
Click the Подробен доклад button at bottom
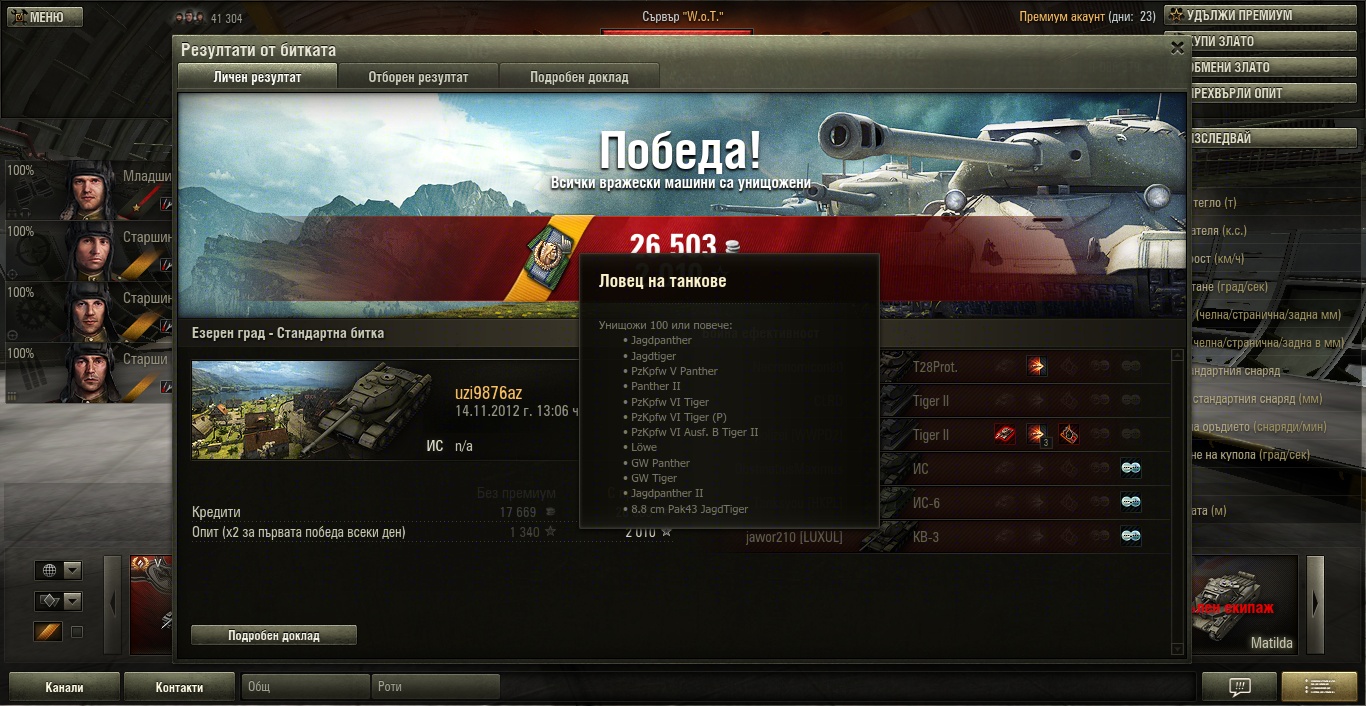(273, 635)
